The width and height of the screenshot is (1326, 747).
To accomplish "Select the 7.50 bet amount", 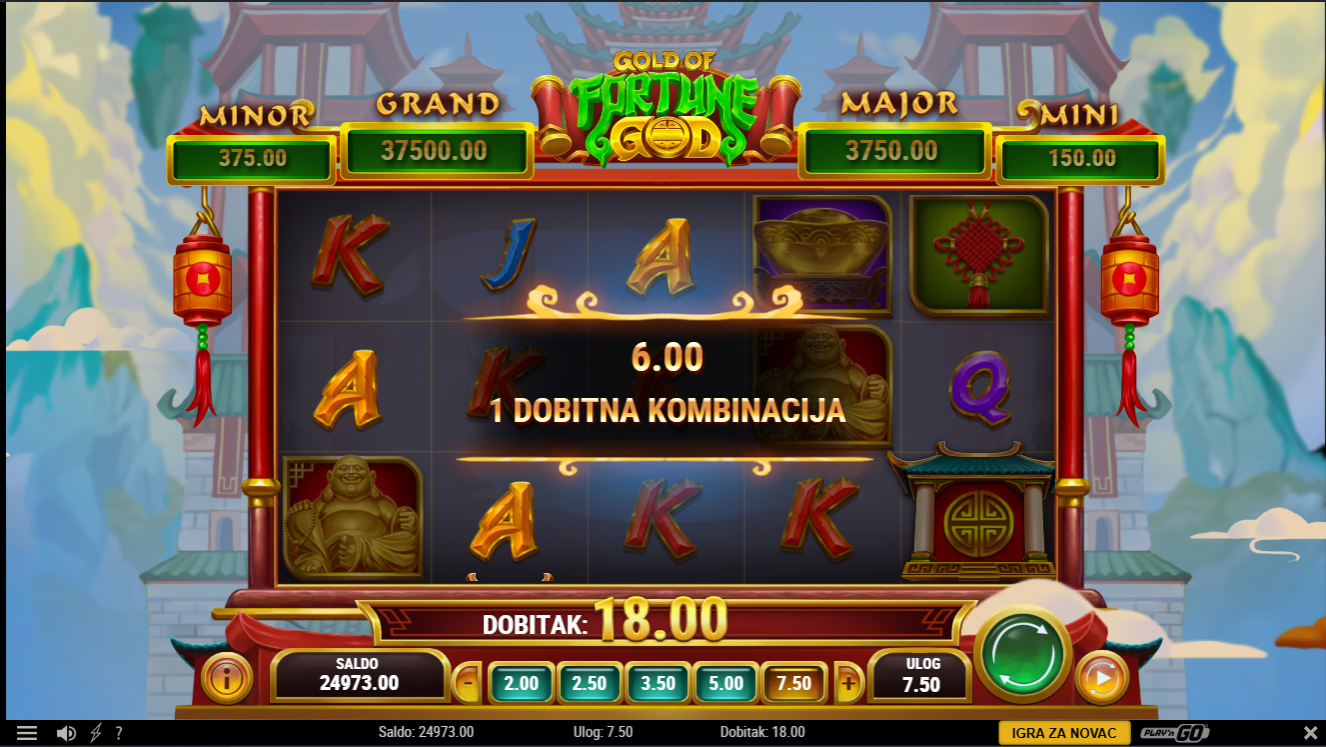I will click(794, 684).
